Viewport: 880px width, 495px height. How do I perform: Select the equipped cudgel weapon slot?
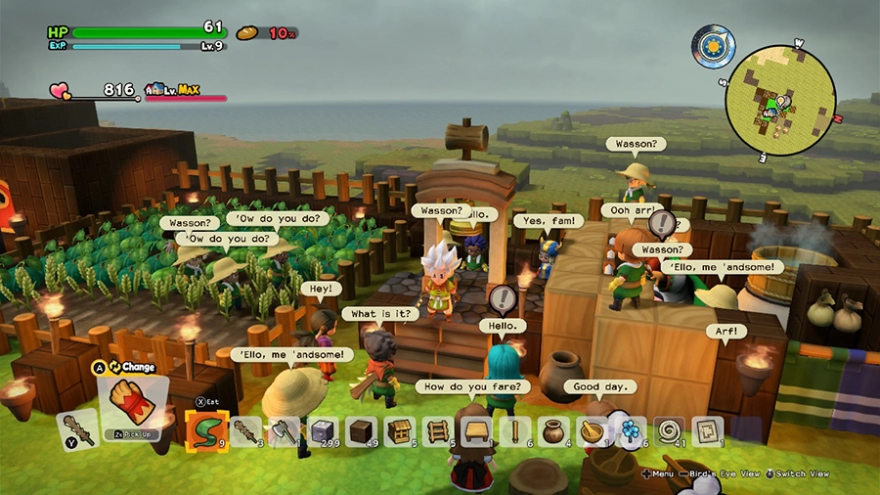click(x=76, y=428)
